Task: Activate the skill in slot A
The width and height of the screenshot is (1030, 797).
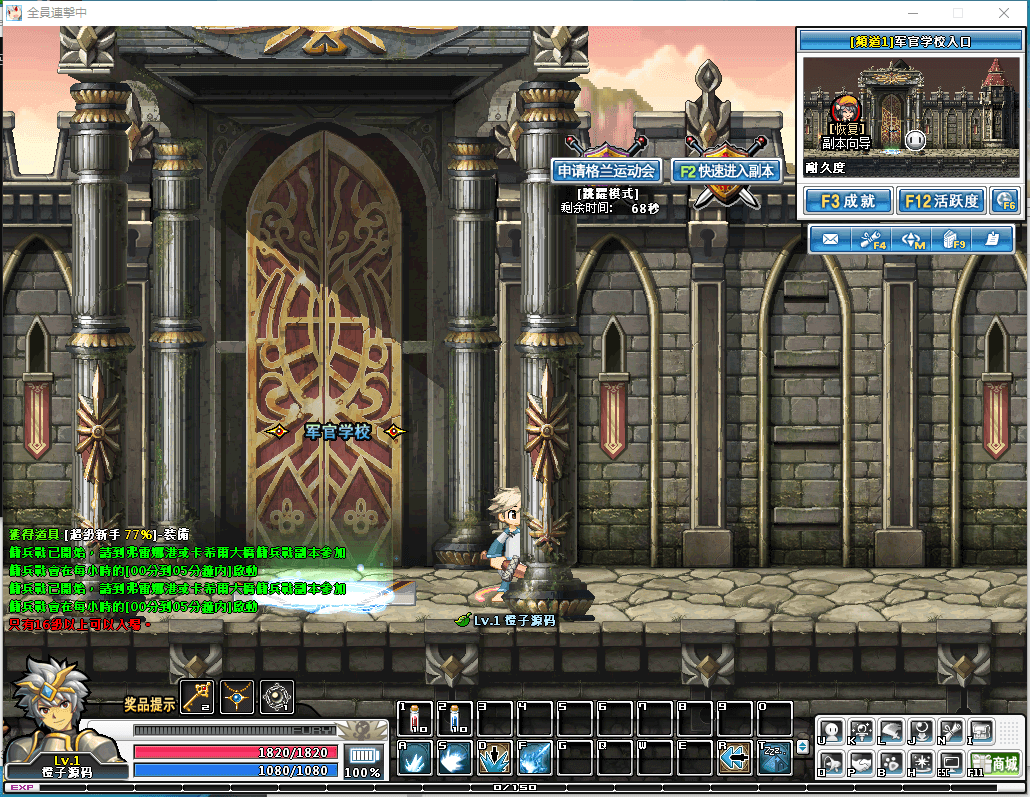Action: 415,758
